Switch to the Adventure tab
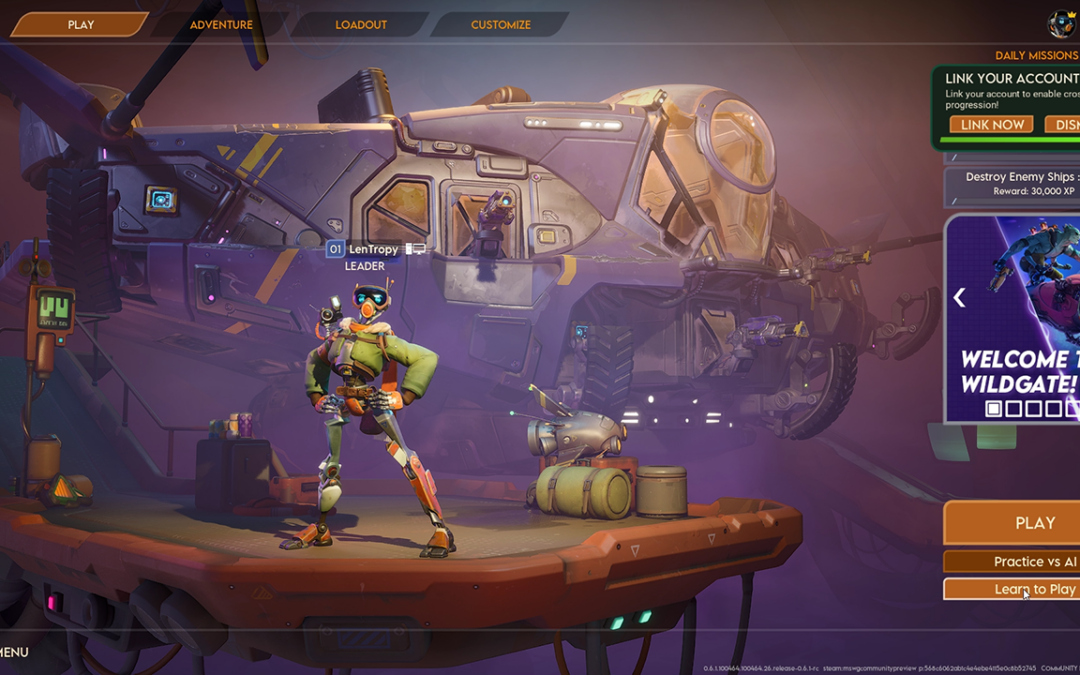This screenshot has width=1080, height=675. (x=221, y=25)
